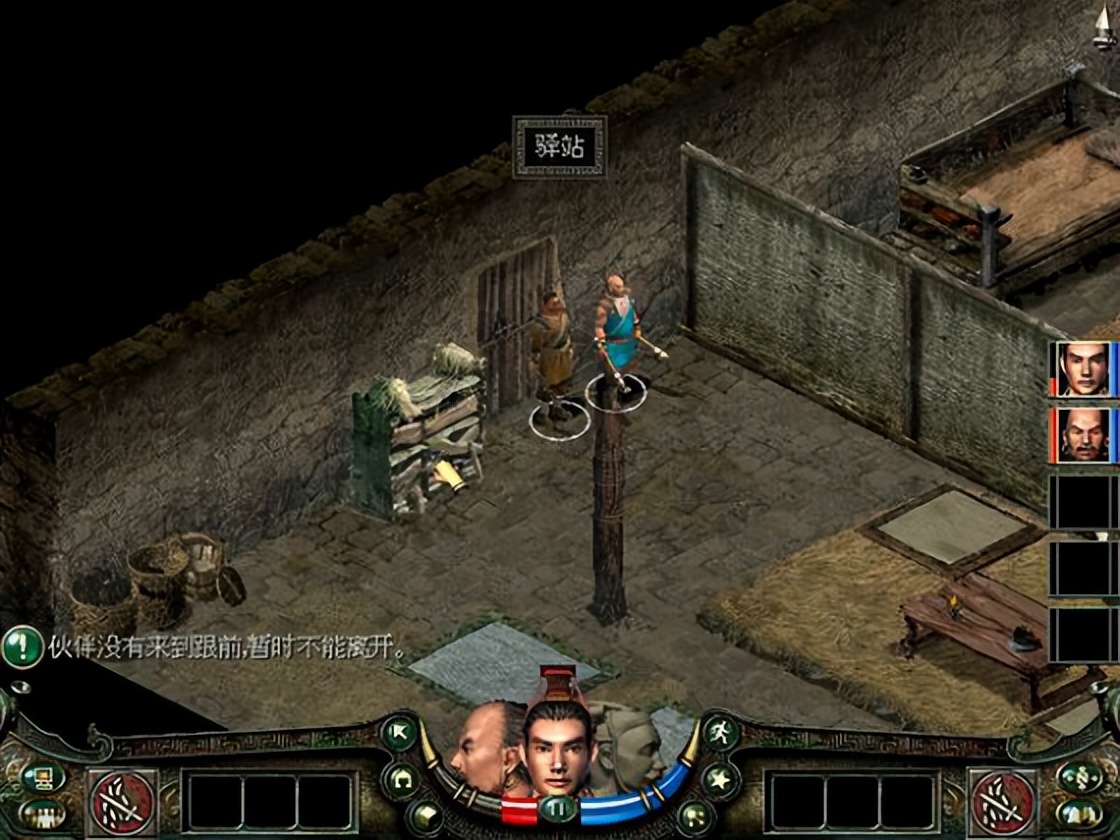Click the star button beside the portrait

pos(720,780)
